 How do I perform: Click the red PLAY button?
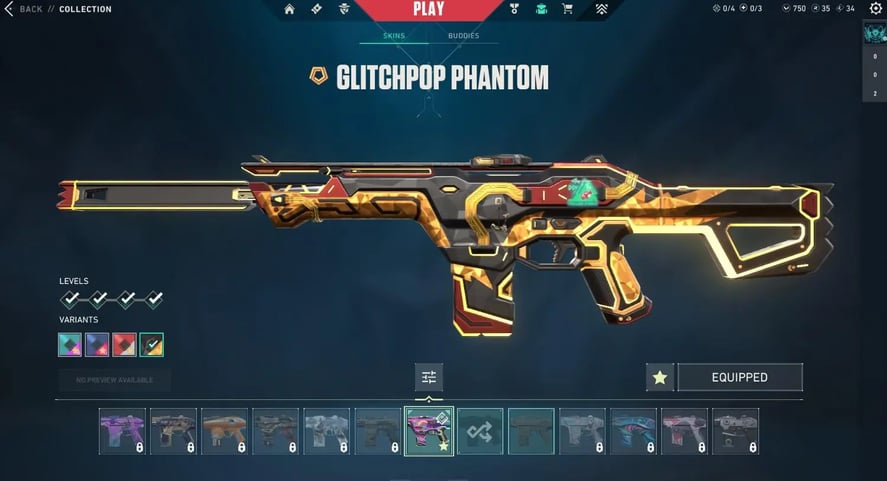428,10
